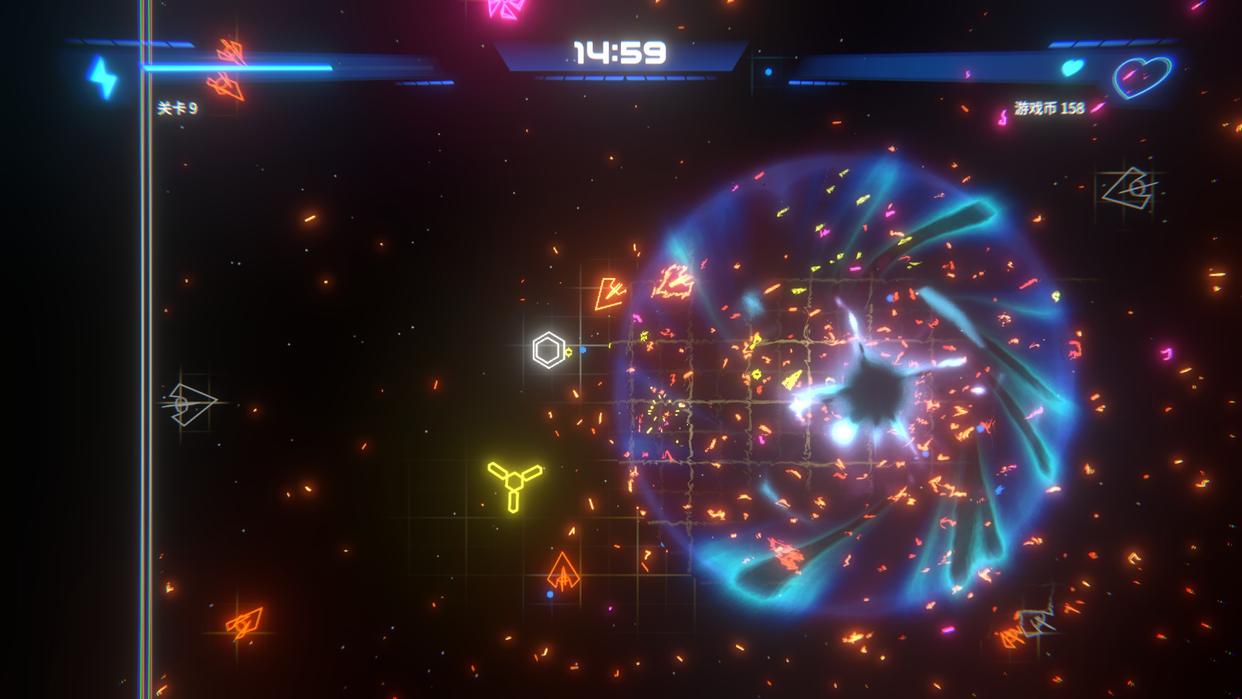Click the large neon heart outline icon
Screen dimensions: 1242x699
tap(1142, 77)
